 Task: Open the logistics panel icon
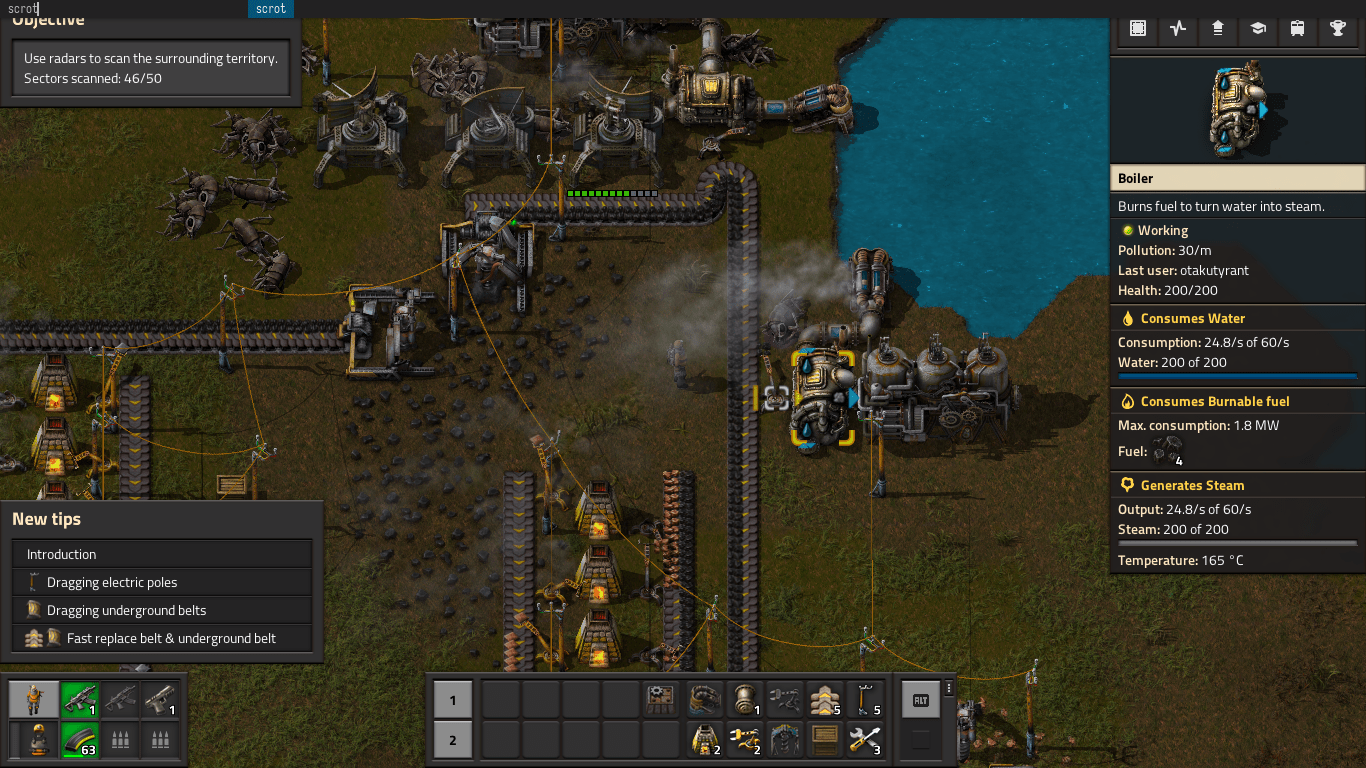1218,29
